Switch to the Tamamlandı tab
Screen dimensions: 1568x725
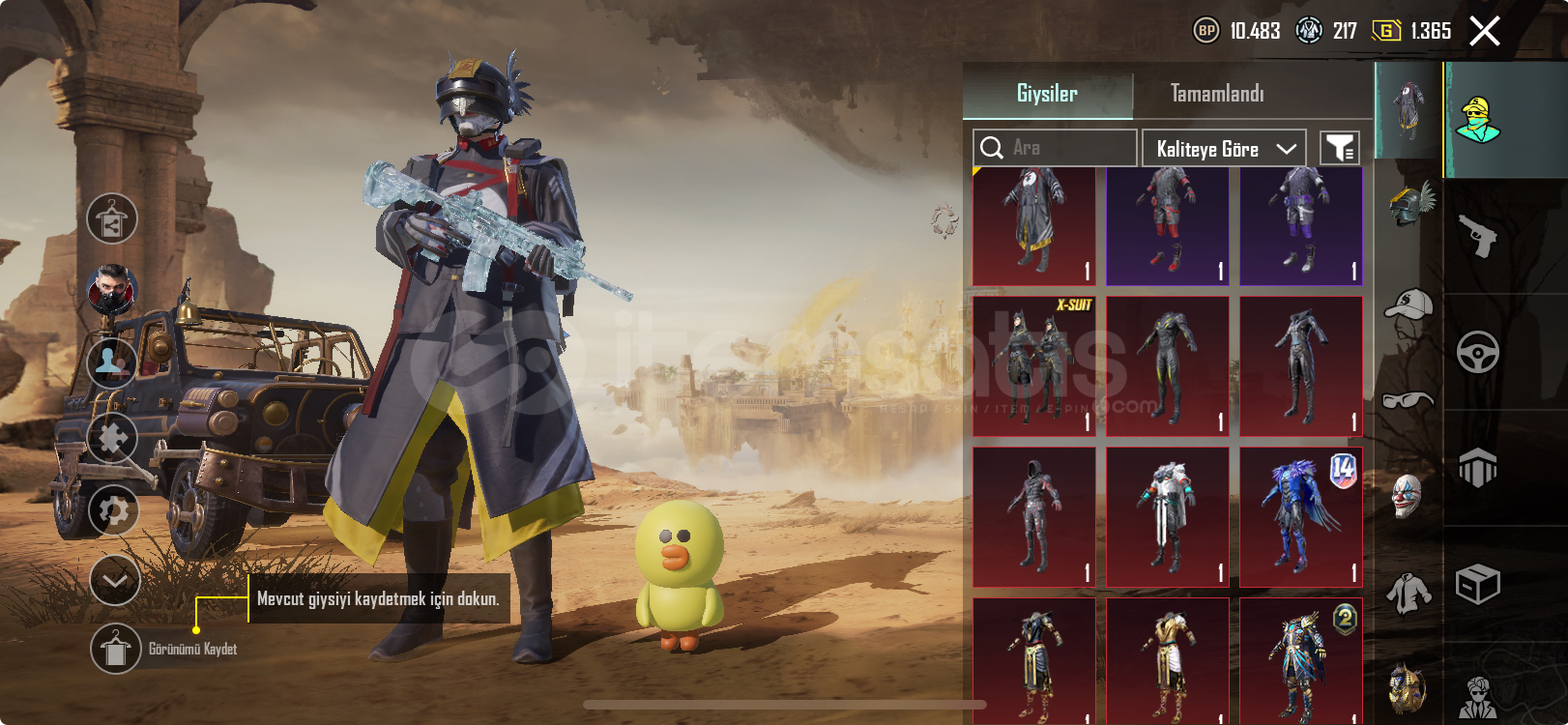pos(1217,94)
